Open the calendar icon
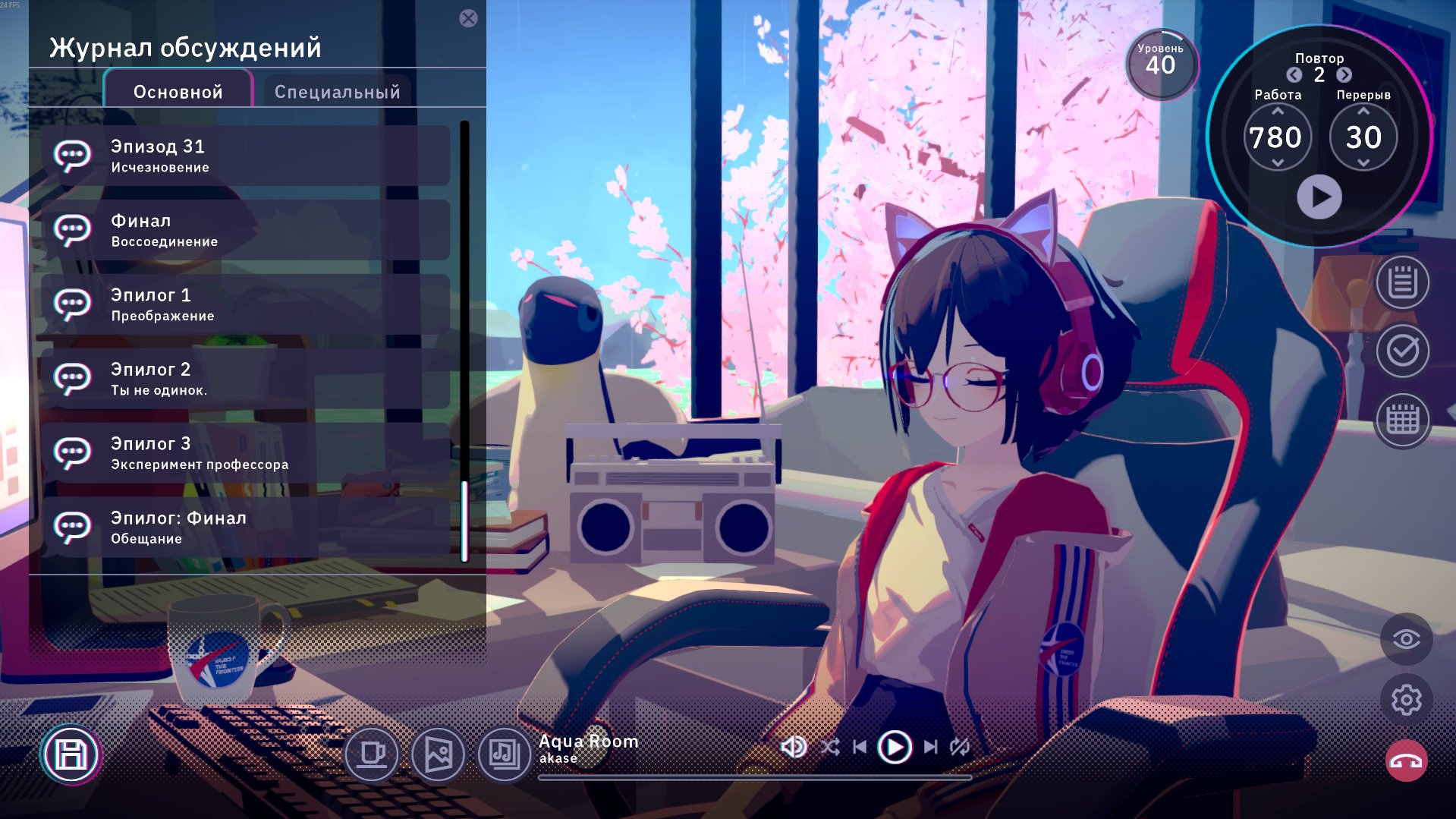The height and width of the screenshot is (819, 1456). (1402, 420)
